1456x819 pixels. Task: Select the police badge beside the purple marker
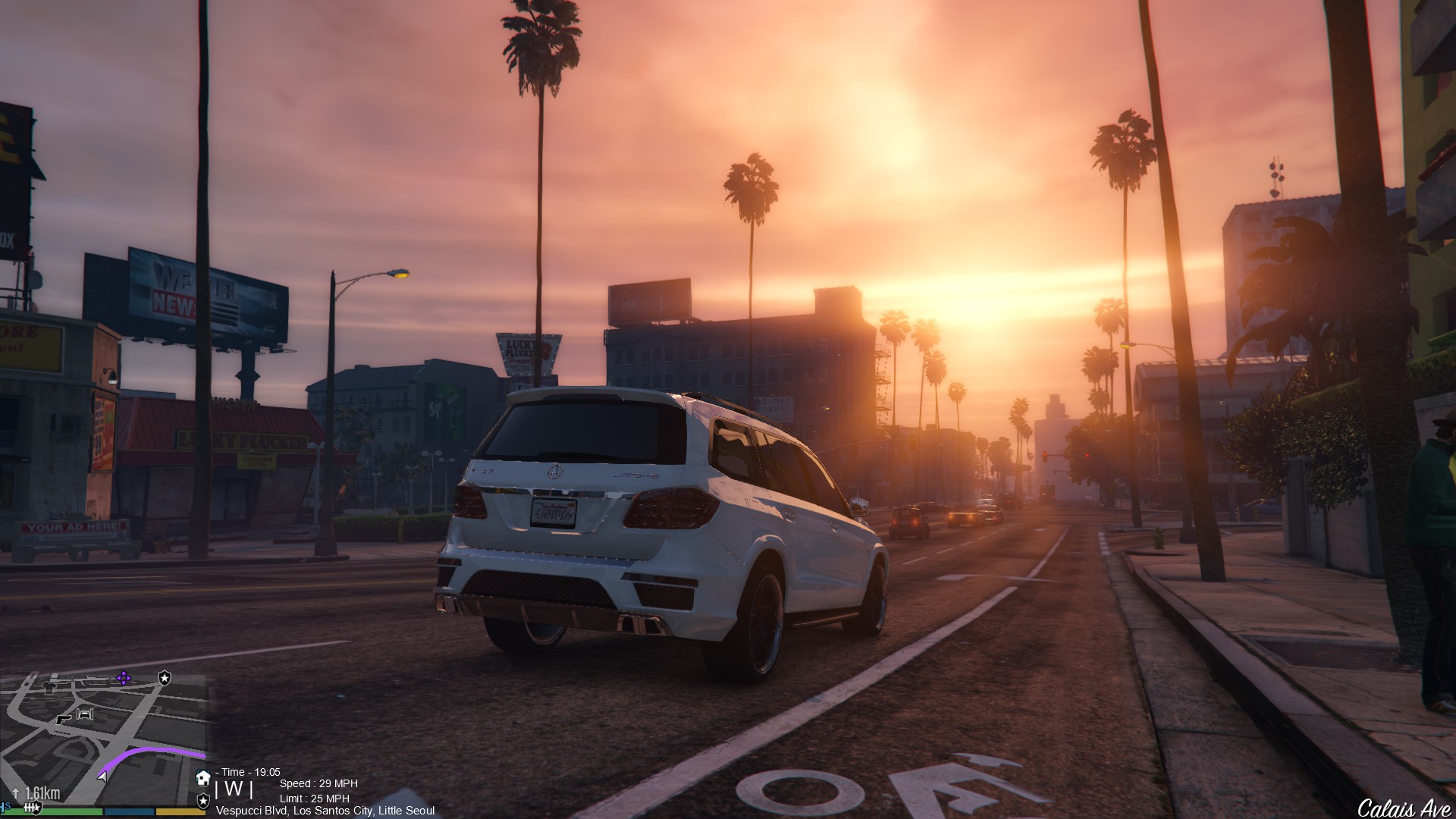165,677
